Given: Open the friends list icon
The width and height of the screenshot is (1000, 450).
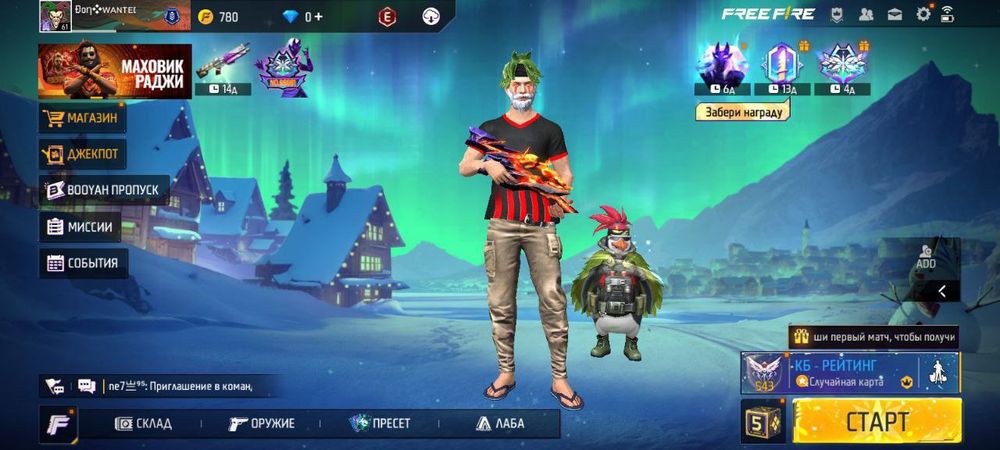Looking at the screenshot, I should point(866,14).
